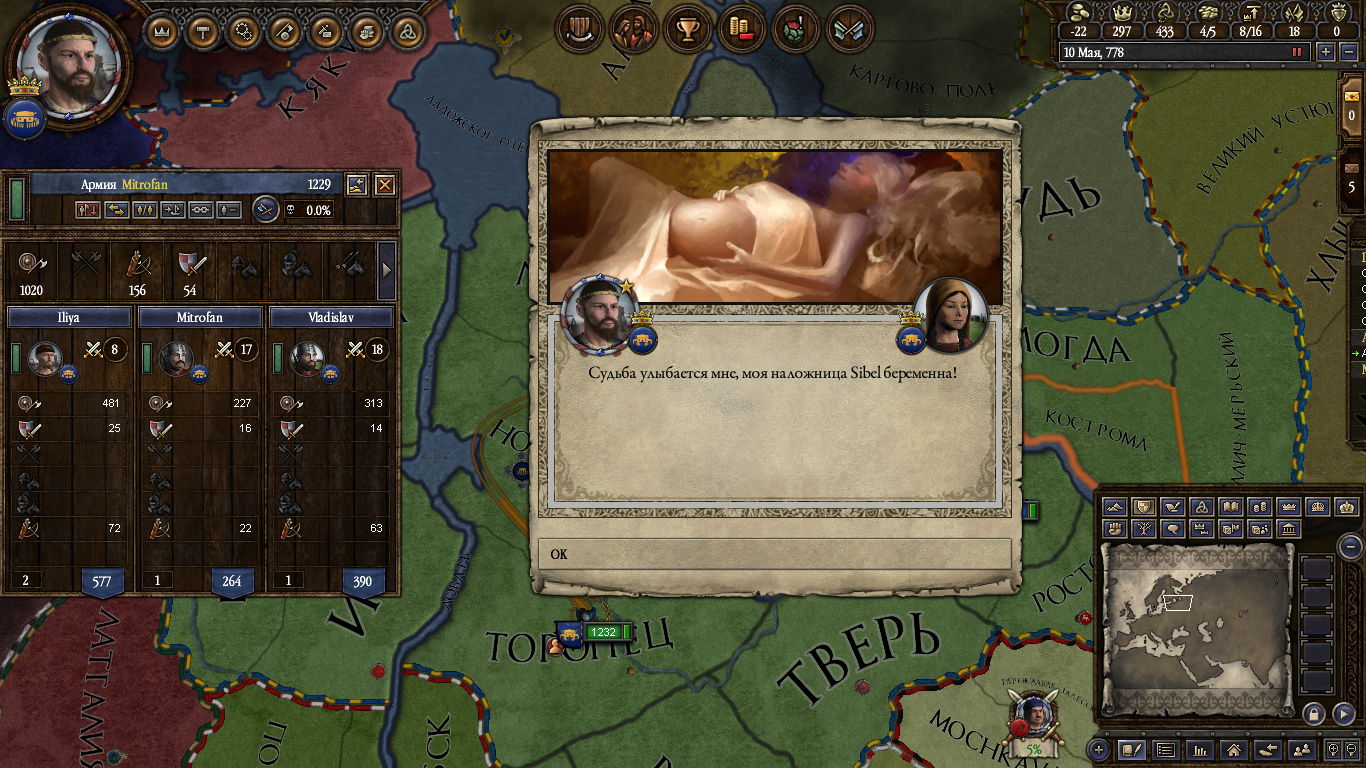Open the technology gears tab
1366x768 pixels.
(243, 31)
